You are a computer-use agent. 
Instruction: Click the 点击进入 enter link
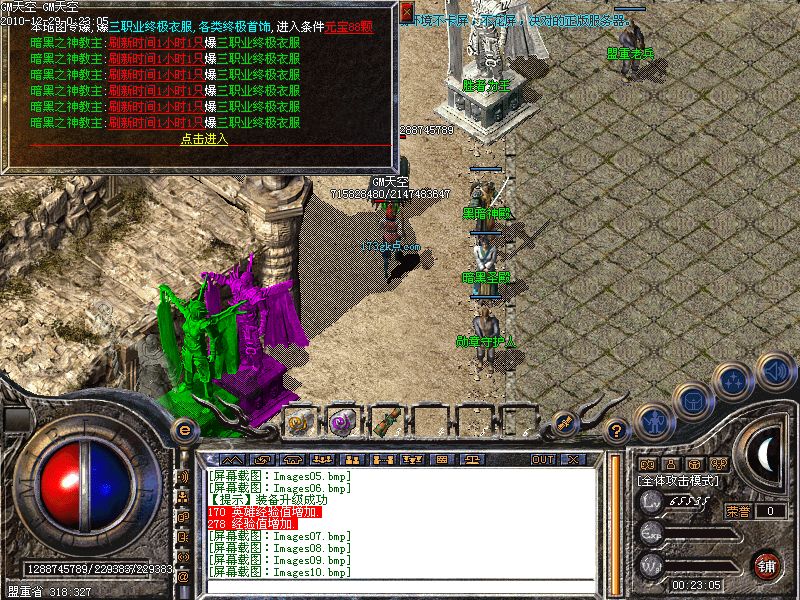tap(204, 139)
